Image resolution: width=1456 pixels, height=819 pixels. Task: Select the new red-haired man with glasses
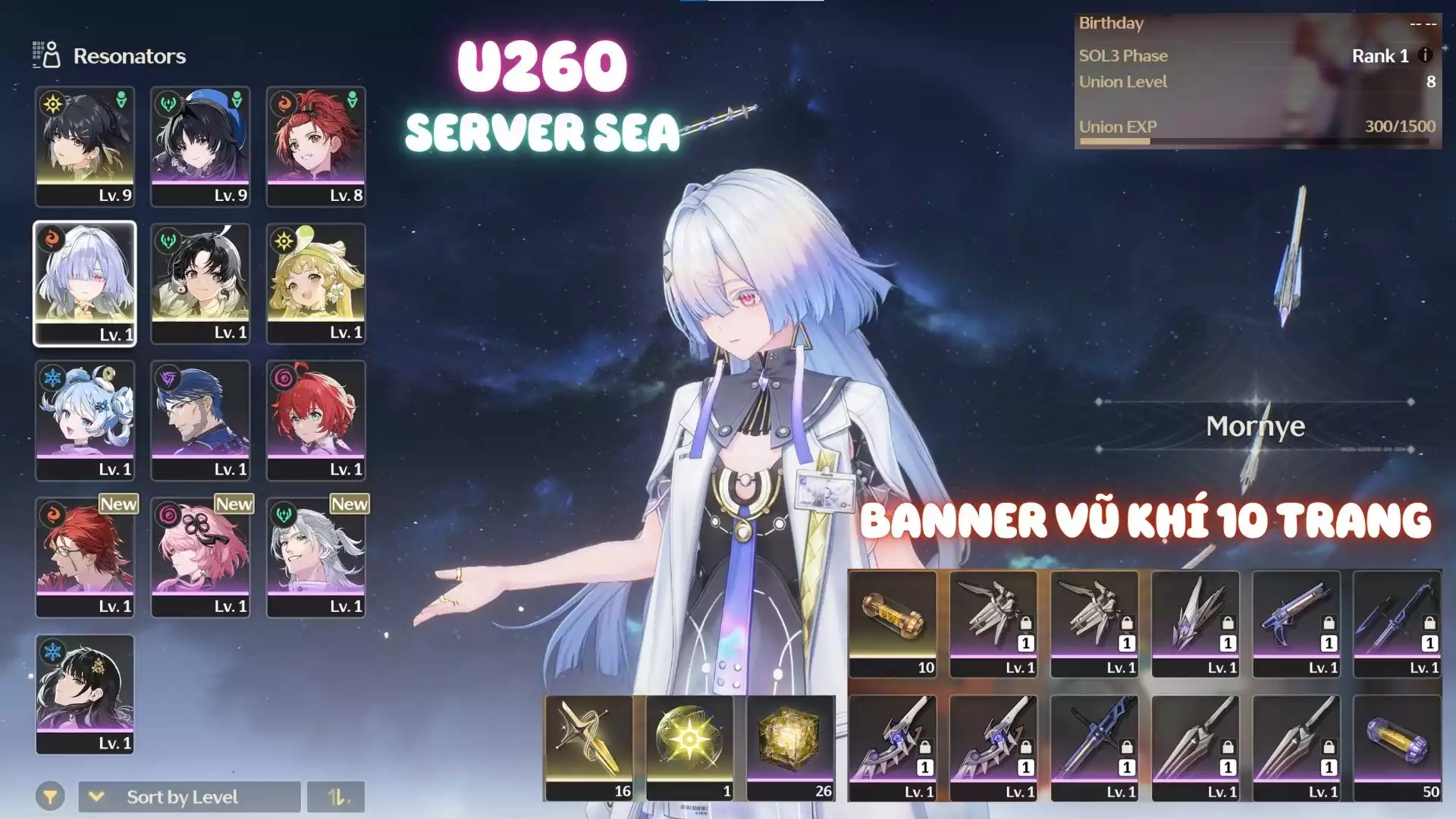(85, 557)
